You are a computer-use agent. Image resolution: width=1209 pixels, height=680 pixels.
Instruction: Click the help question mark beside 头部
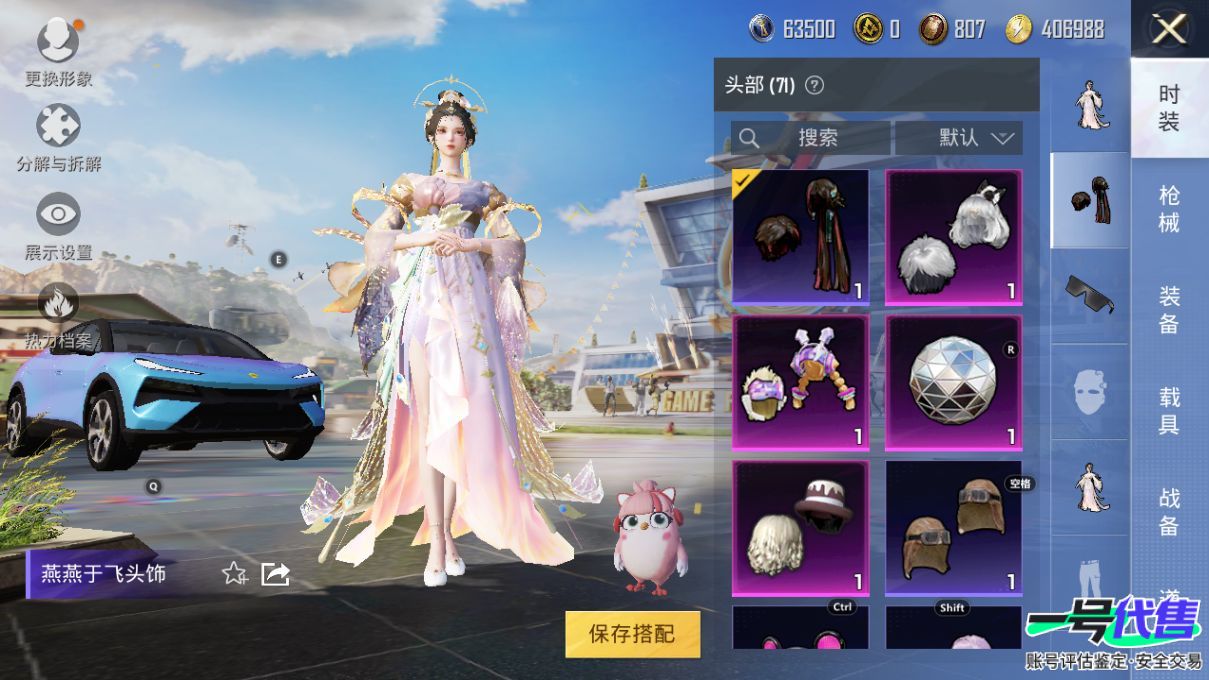click(814, 85)
